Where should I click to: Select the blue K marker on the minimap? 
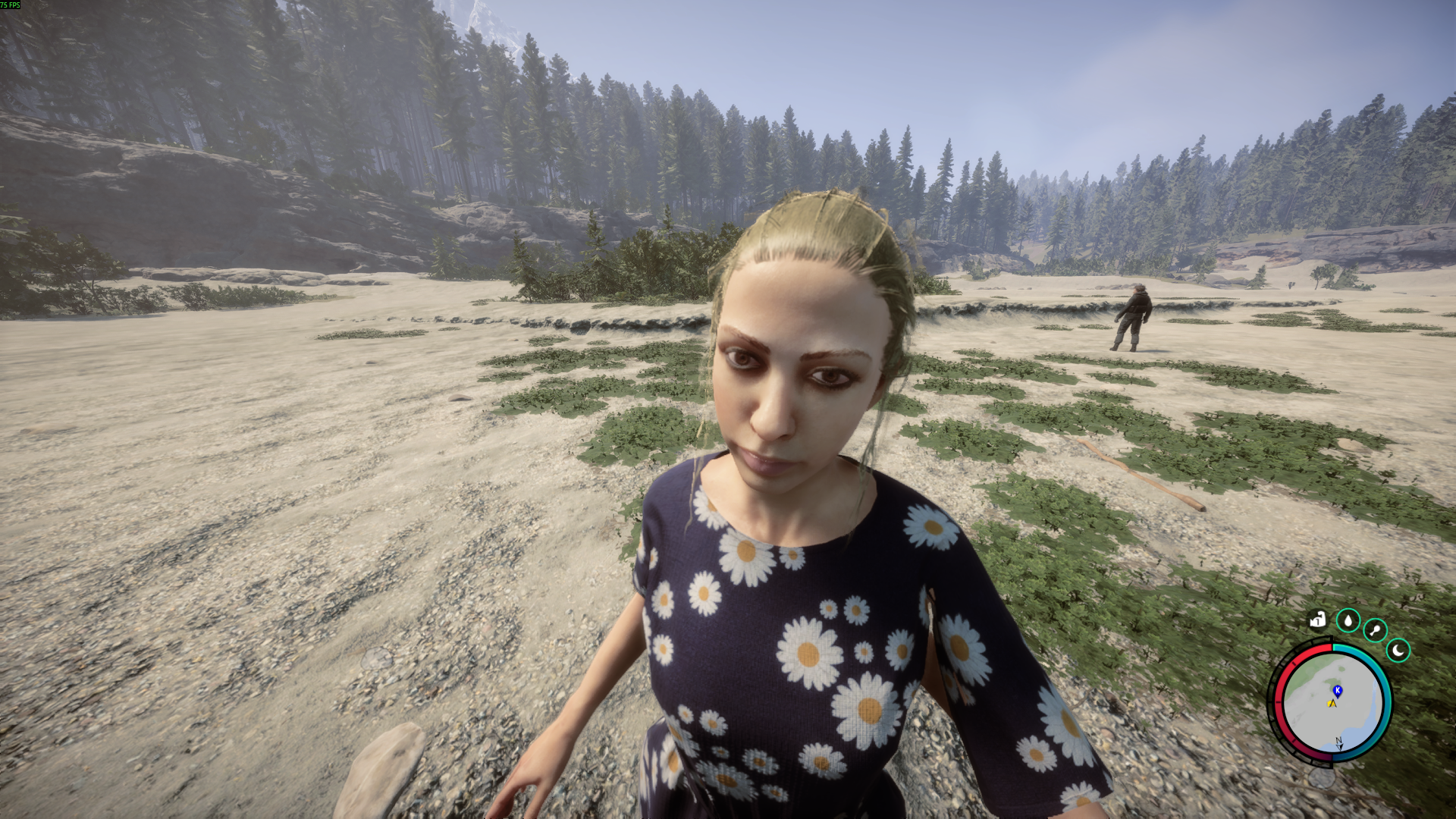1338,690
